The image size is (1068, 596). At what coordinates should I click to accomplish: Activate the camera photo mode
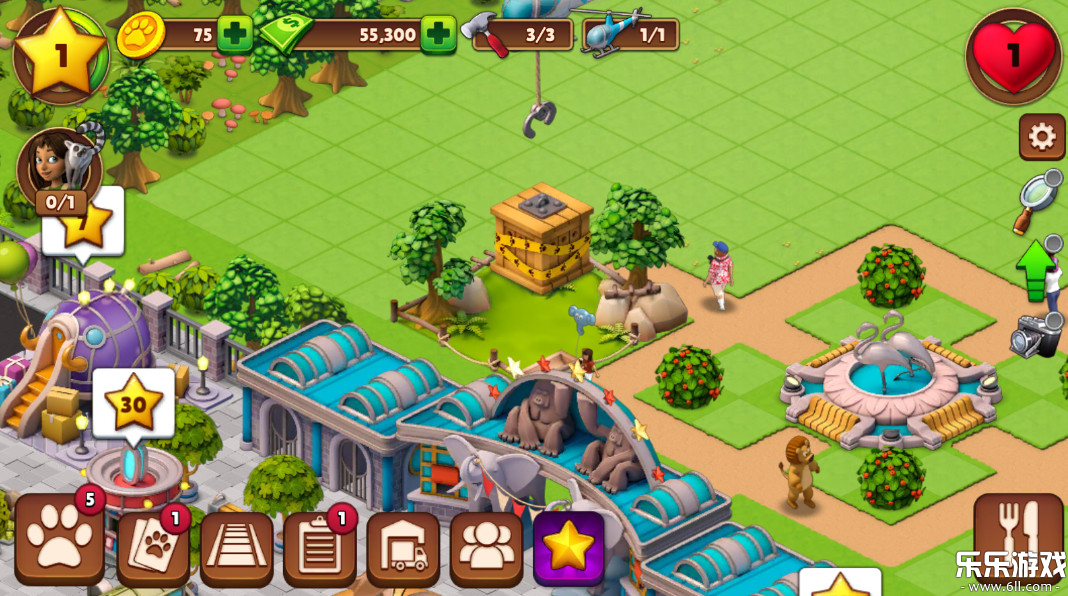point(1036,336)
